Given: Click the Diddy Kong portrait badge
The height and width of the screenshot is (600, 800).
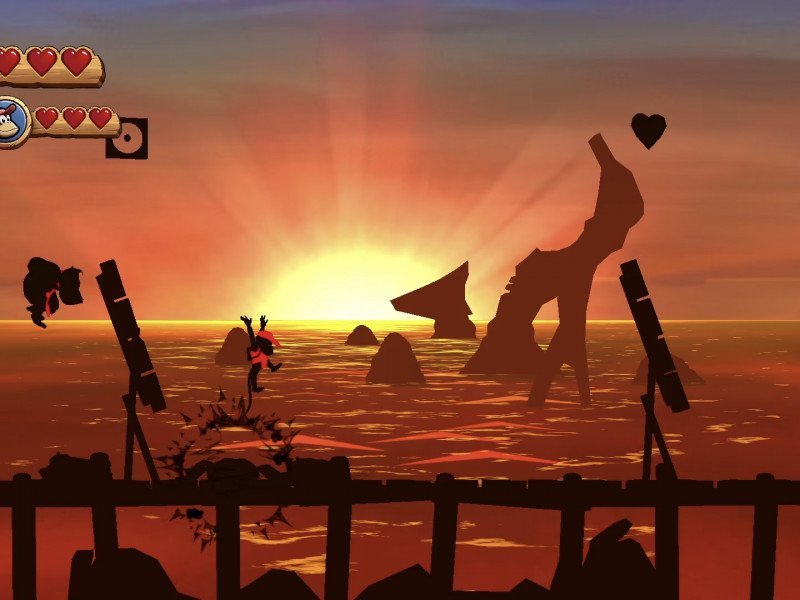Looking at the screenshot, I should point(10,122).
